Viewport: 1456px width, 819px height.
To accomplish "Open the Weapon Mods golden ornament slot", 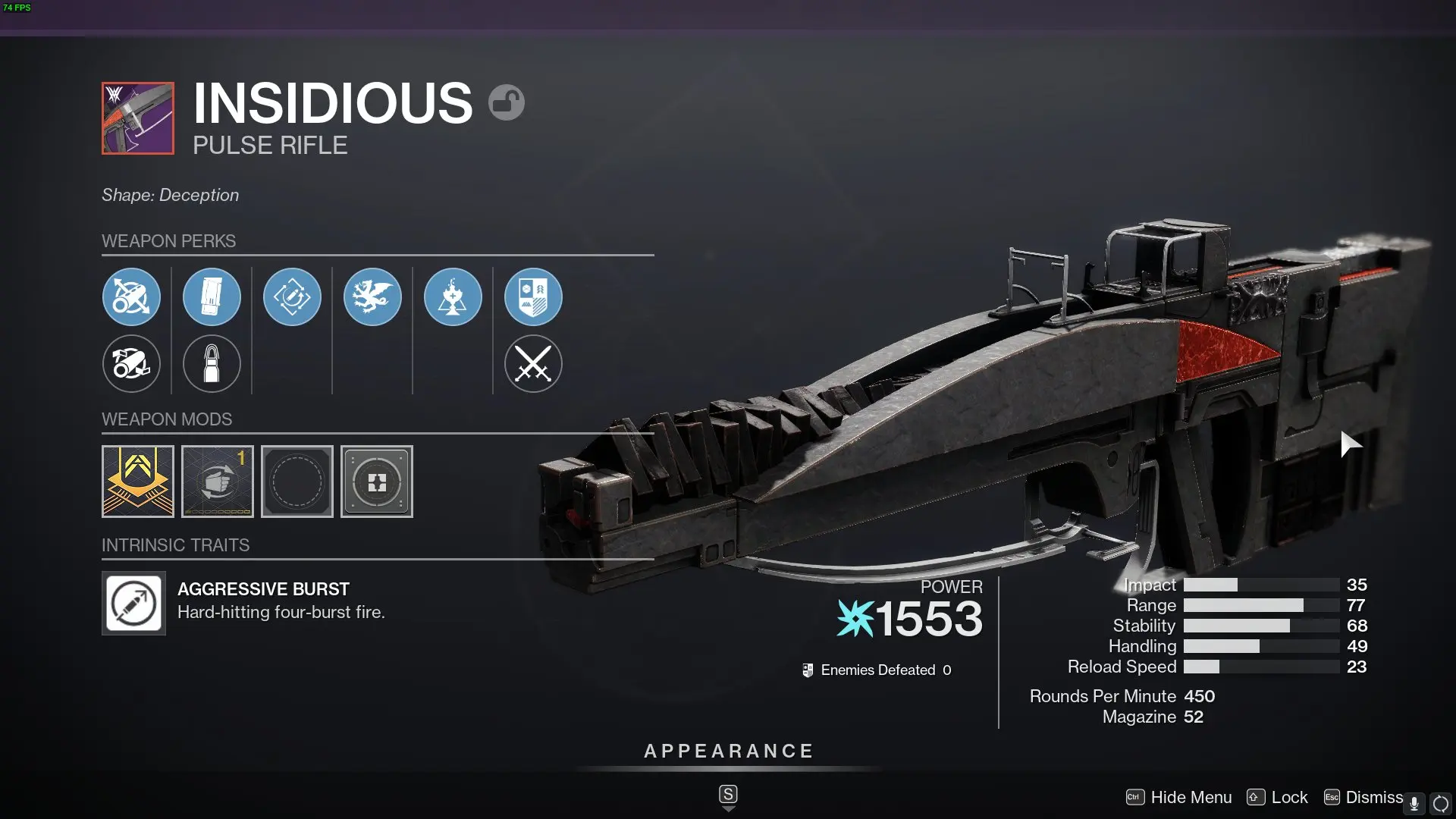I will pos(137,481).
